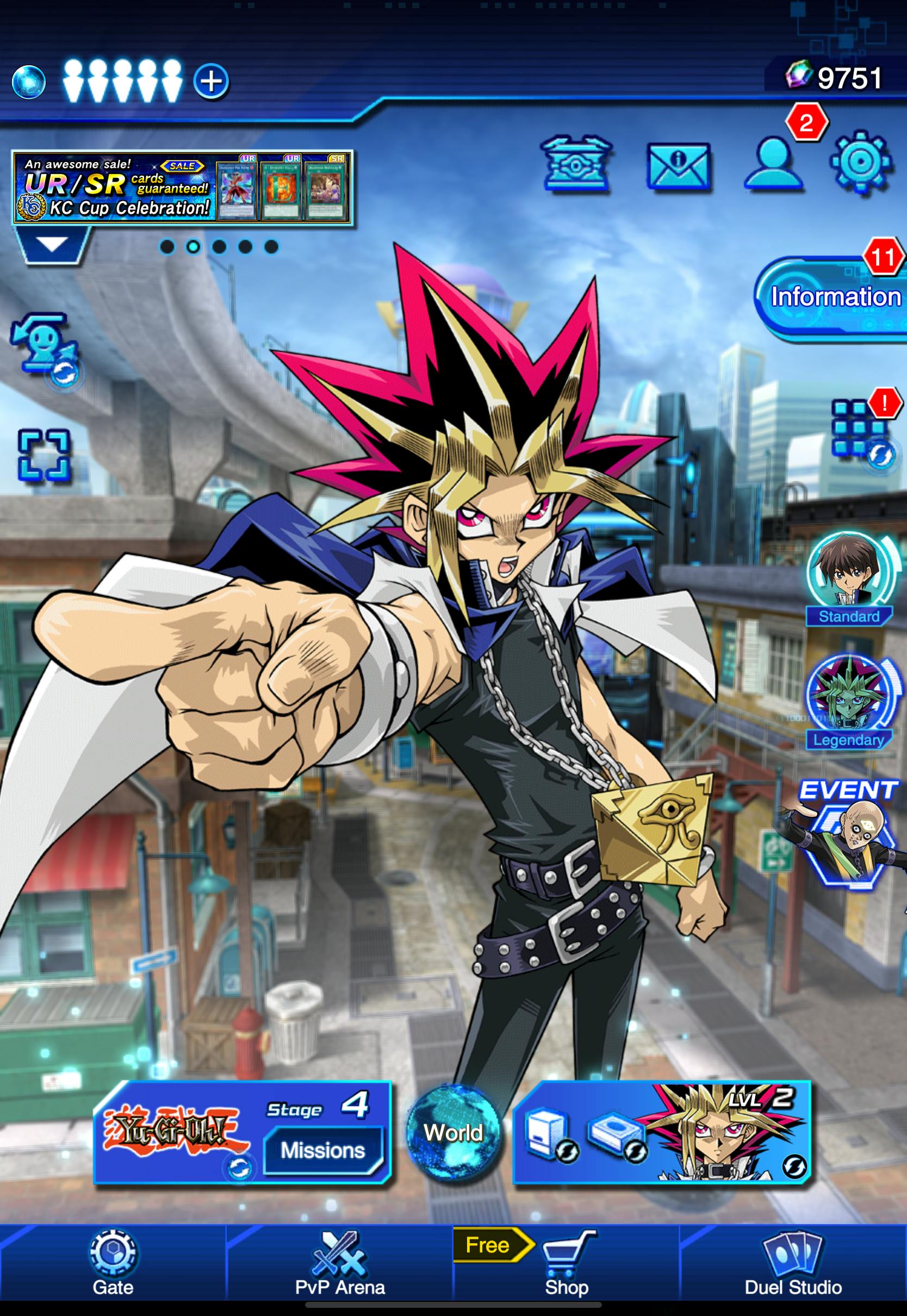The width and height of the screenshot is (907, 1316).
Task: Enter the Duel Studio
Action: click(793, 1264)
